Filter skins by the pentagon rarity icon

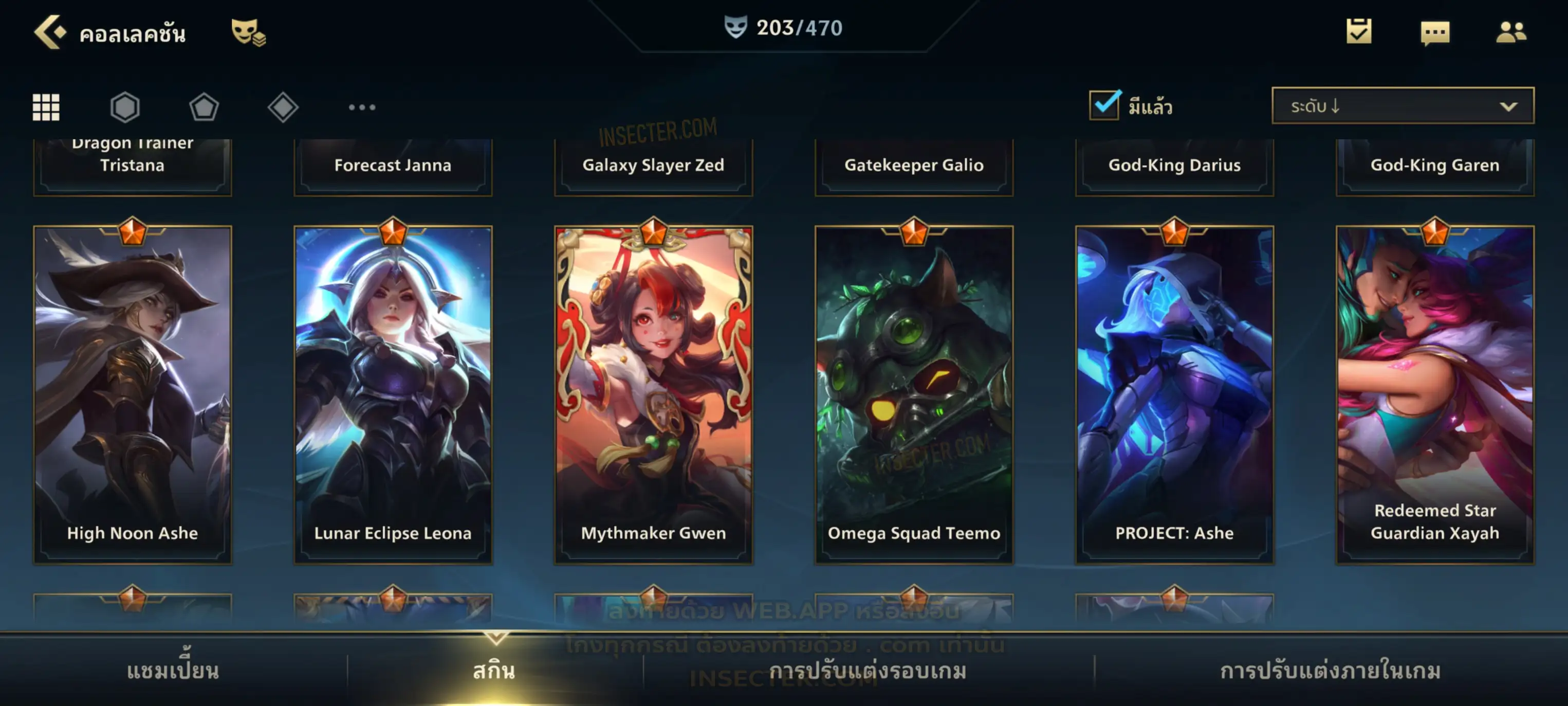tap(204, 107)
